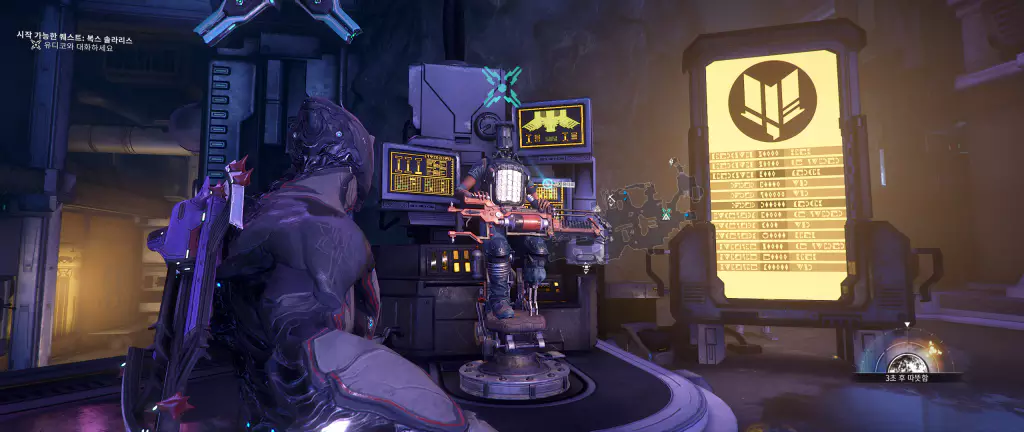This screenshot has width=1024, height=432.
Task: Open the Vox Solaris quest tracker entry
Action: click(x=74, y=37)
